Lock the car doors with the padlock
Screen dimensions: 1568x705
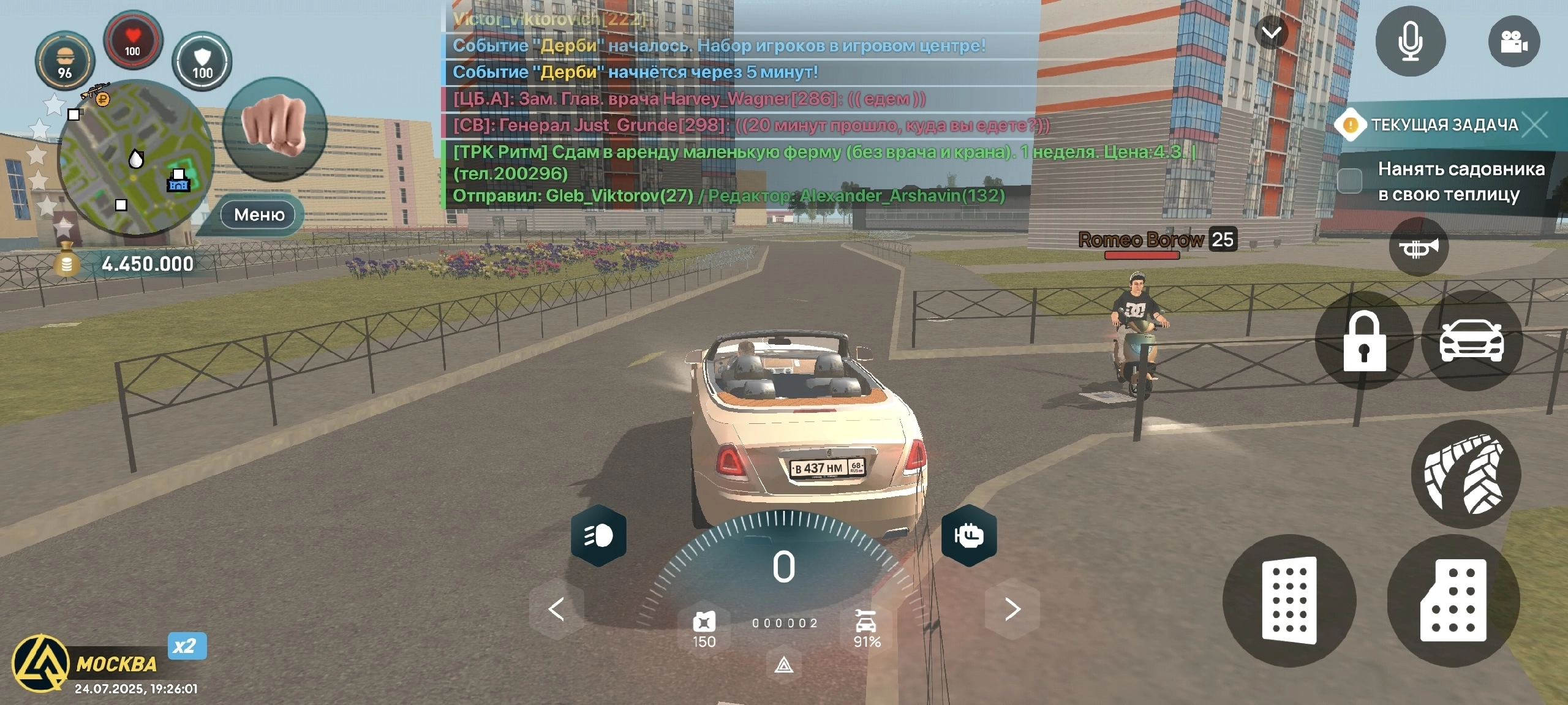[1364, 341]
